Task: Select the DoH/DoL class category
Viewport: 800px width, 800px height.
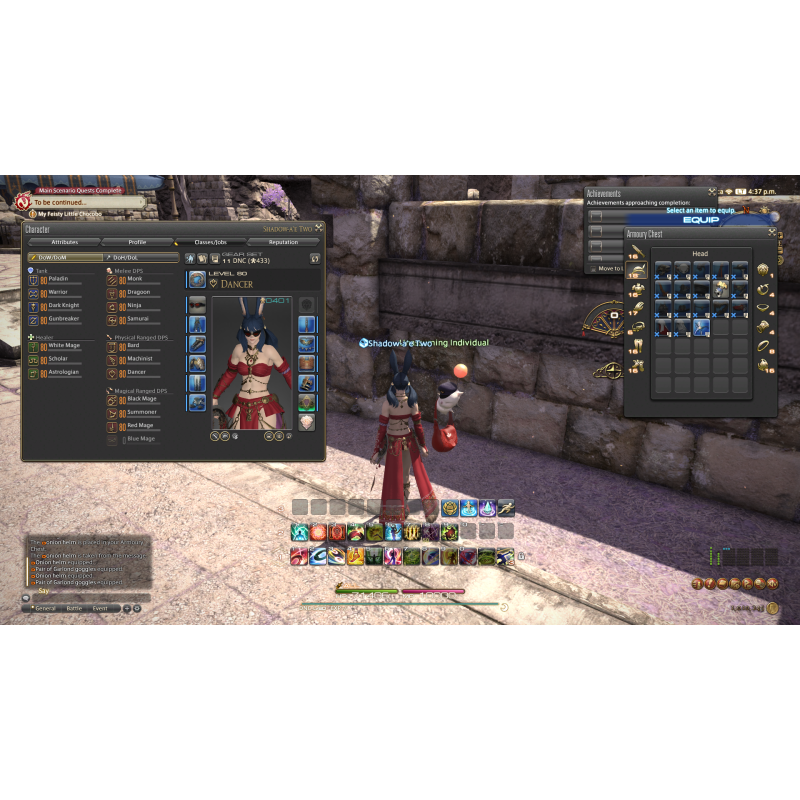Action: (x=141, y=257)
